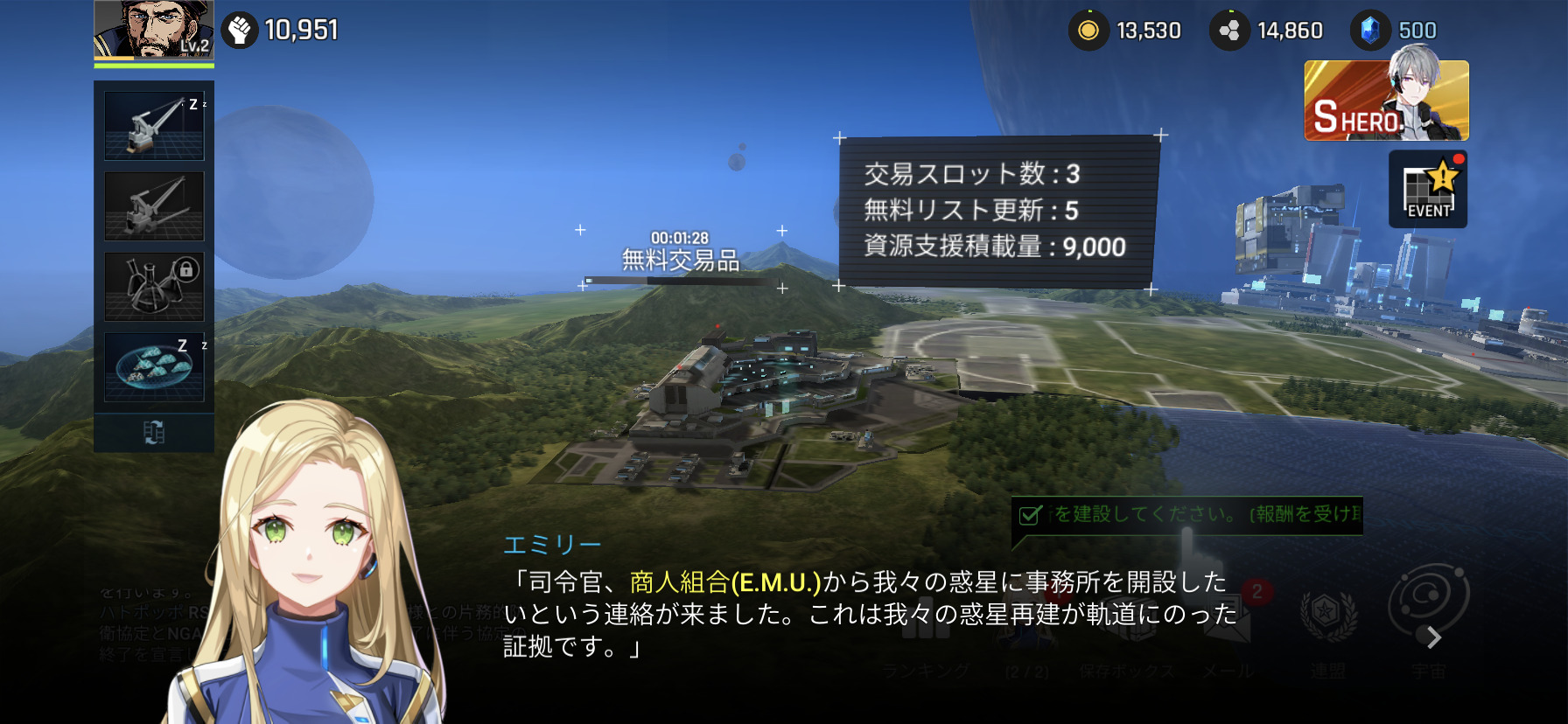Advance Emily's dialogue with the arrow

[1433, 638]
